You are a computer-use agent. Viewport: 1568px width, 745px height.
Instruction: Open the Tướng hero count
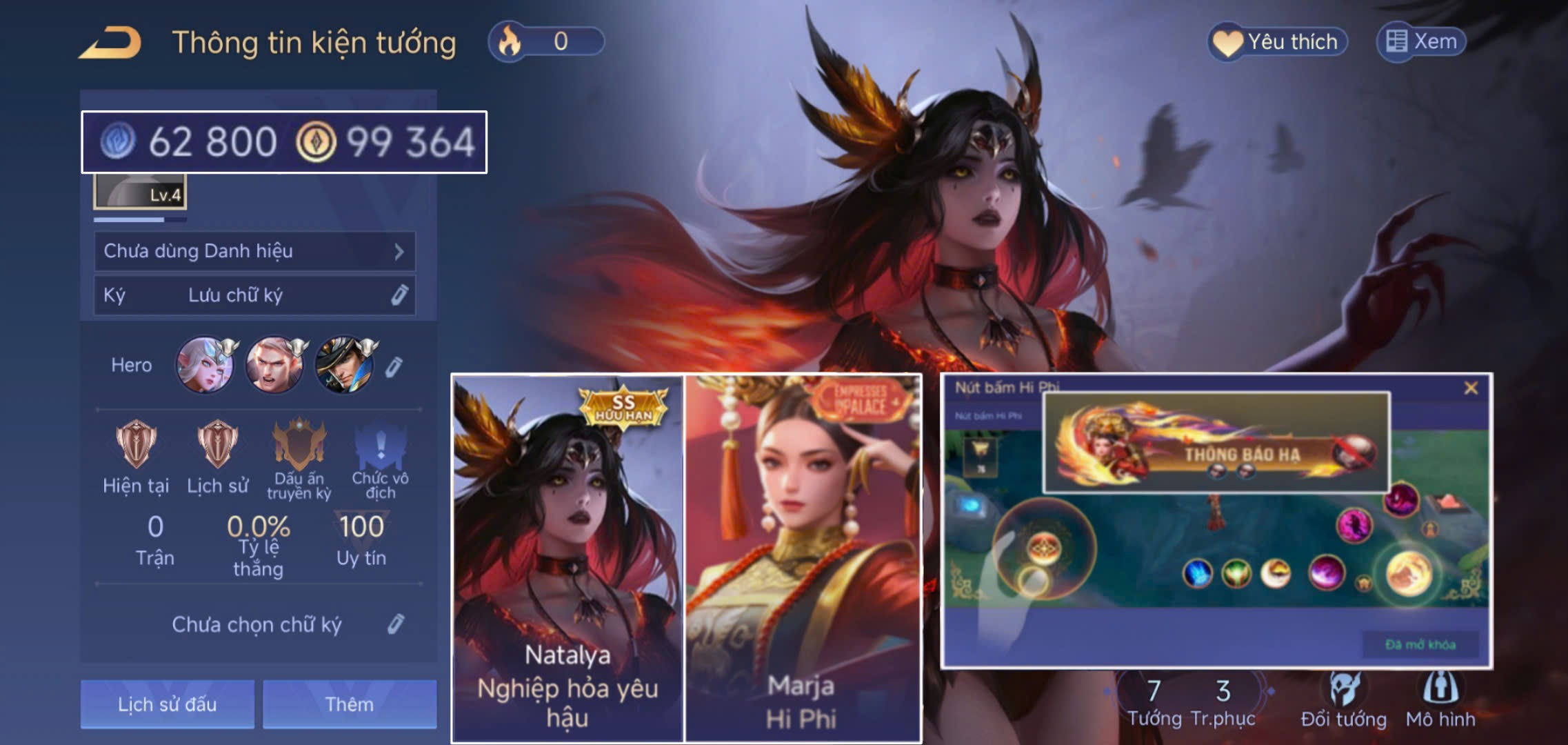coord(1154,702)
